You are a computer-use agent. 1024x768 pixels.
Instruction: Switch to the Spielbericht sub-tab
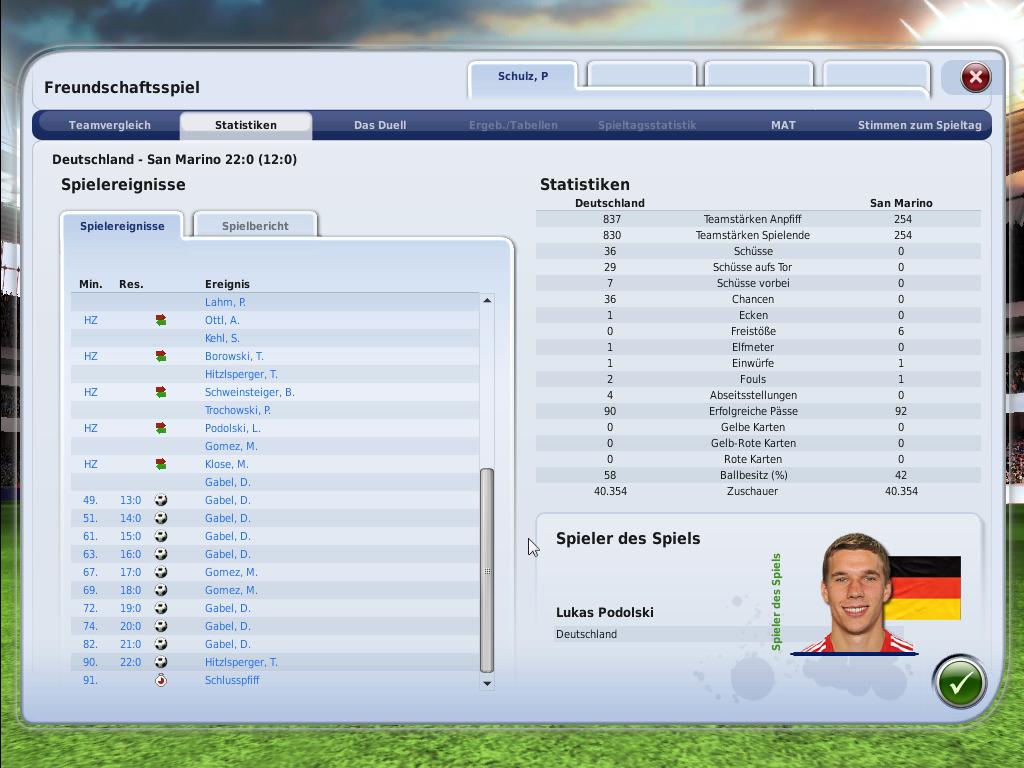pos(255,226)
